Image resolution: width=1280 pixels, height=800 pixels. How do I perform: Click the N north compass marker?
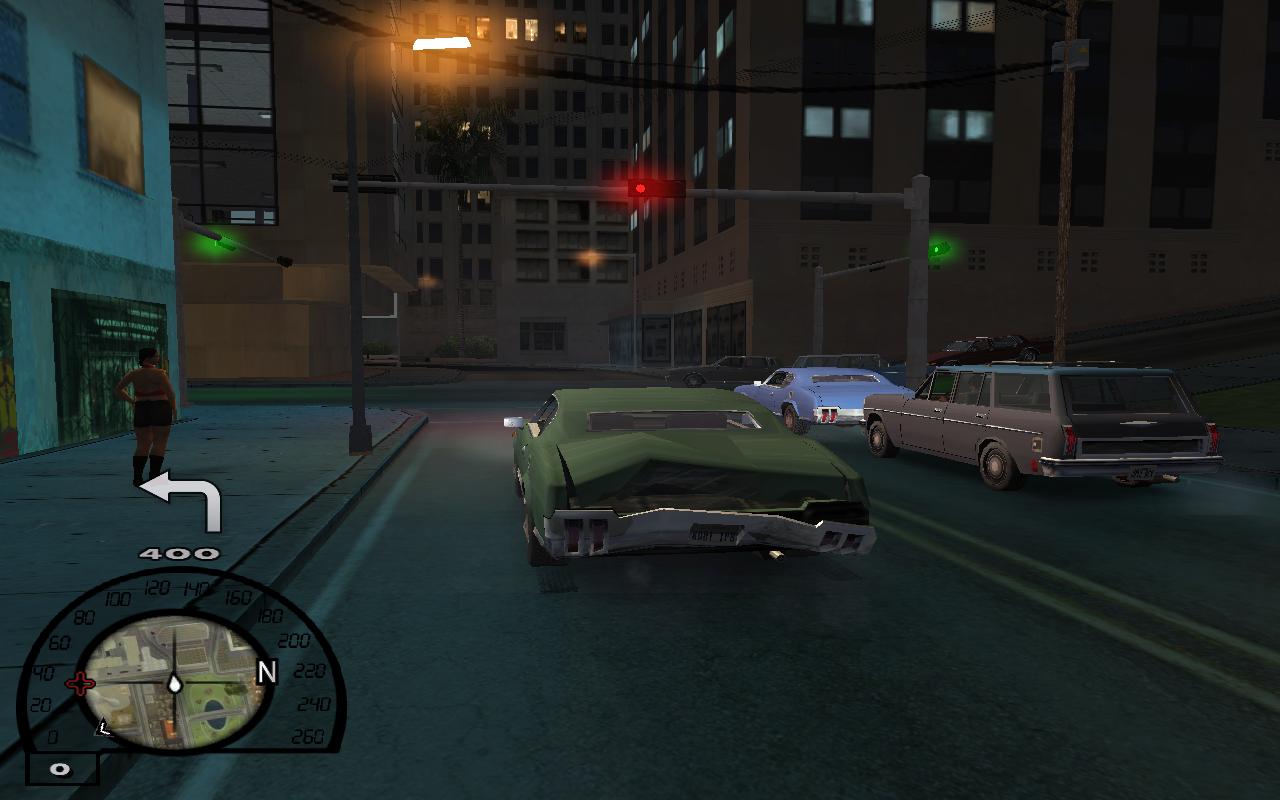point(266,672)
